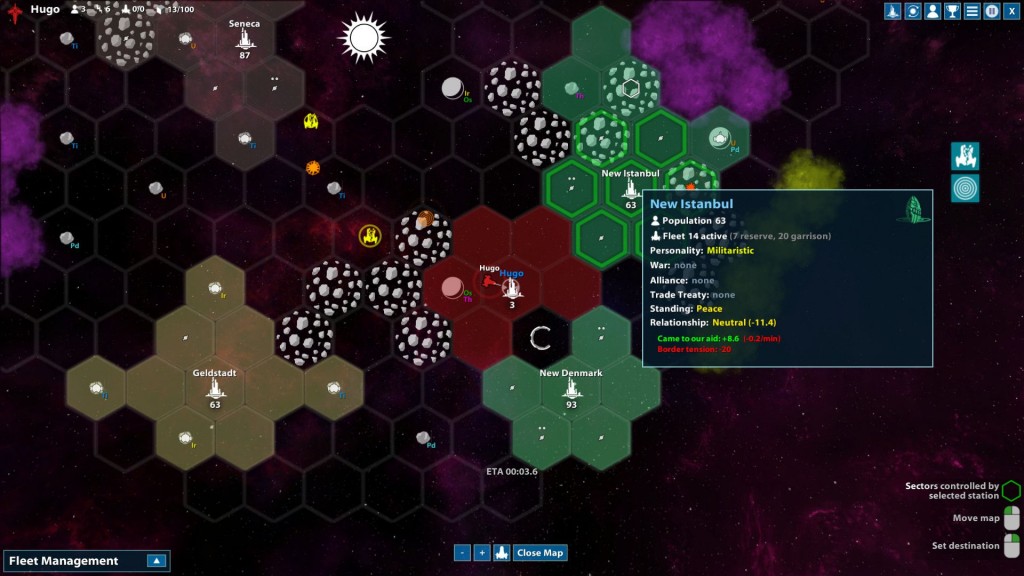The height and width of the screenshot is (576, 1024).
Task: Center map on ship using ship button
Action: (501, 552)
